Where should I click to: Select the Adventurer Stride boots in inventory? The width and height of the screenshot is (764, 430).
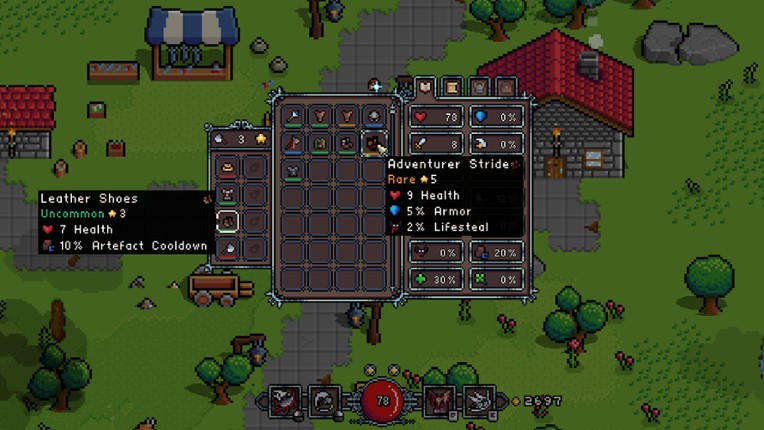374,143
